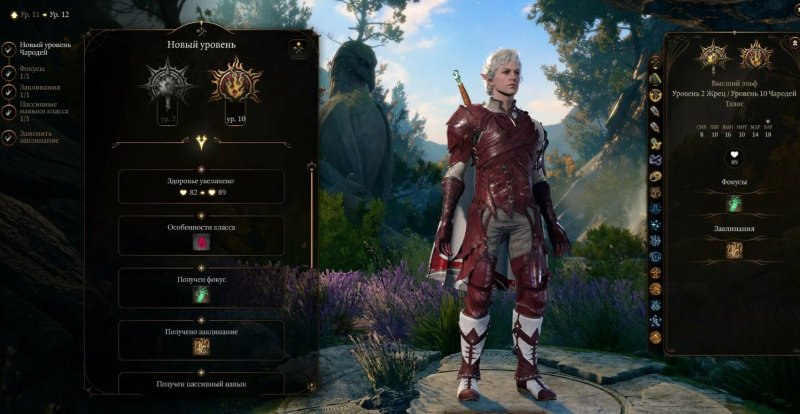
Task: Click the Sorcerer emblem in the summary panel
Action: point(754,55)
